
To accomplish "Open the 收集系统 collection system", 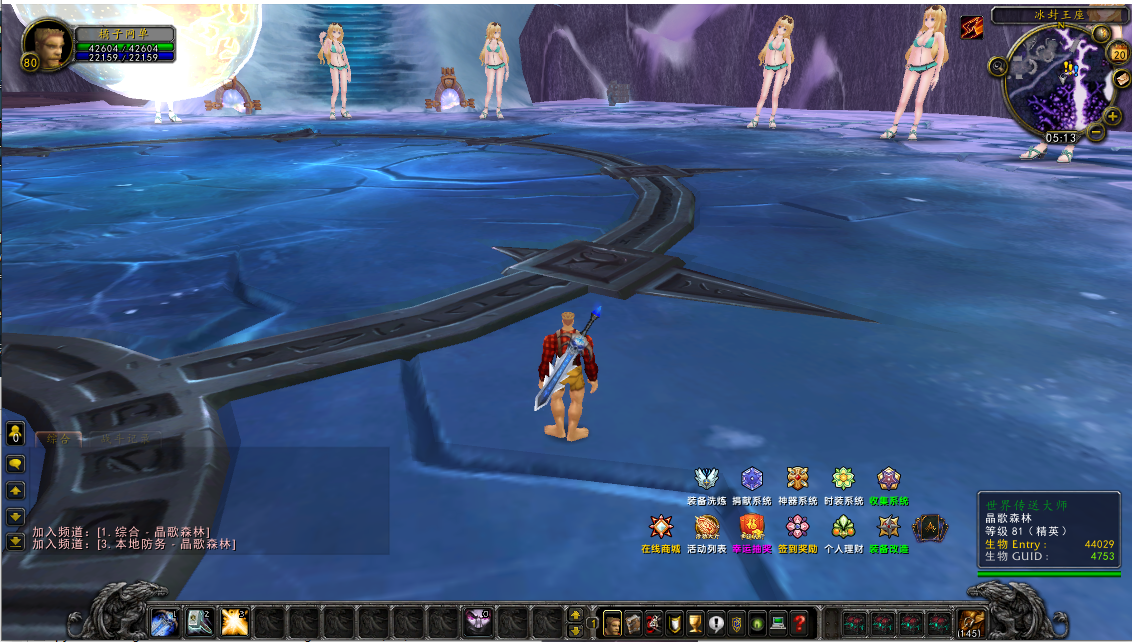I will point(888,479).
